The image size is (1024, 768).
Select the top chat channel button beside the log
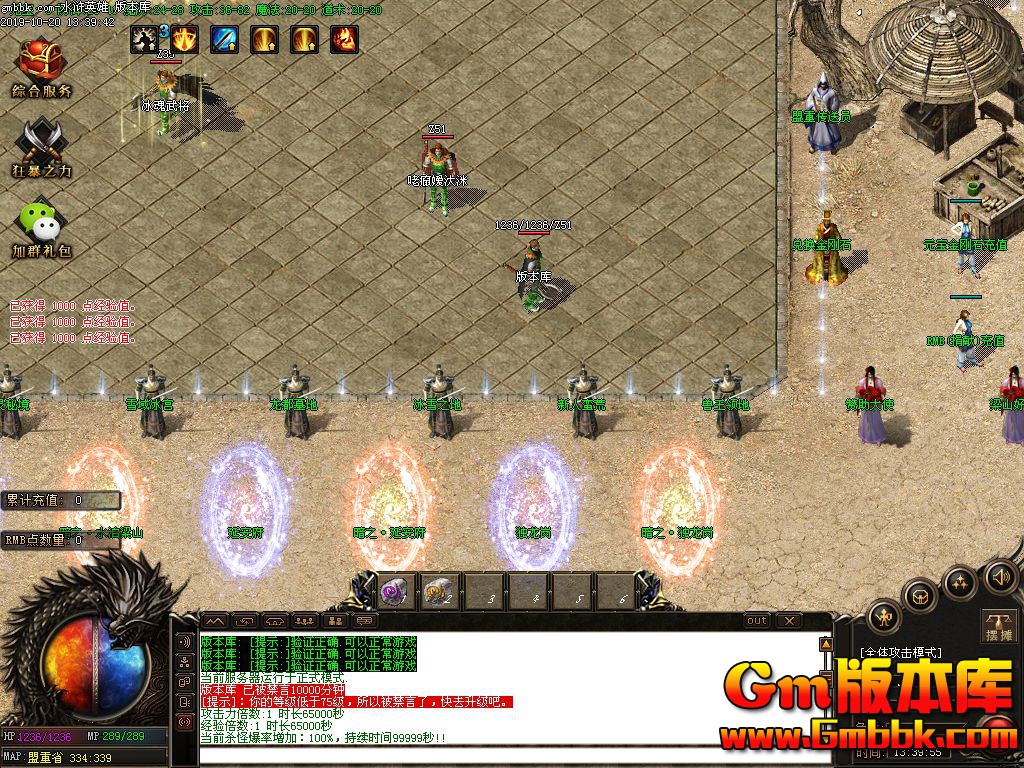tap(184, 642)
